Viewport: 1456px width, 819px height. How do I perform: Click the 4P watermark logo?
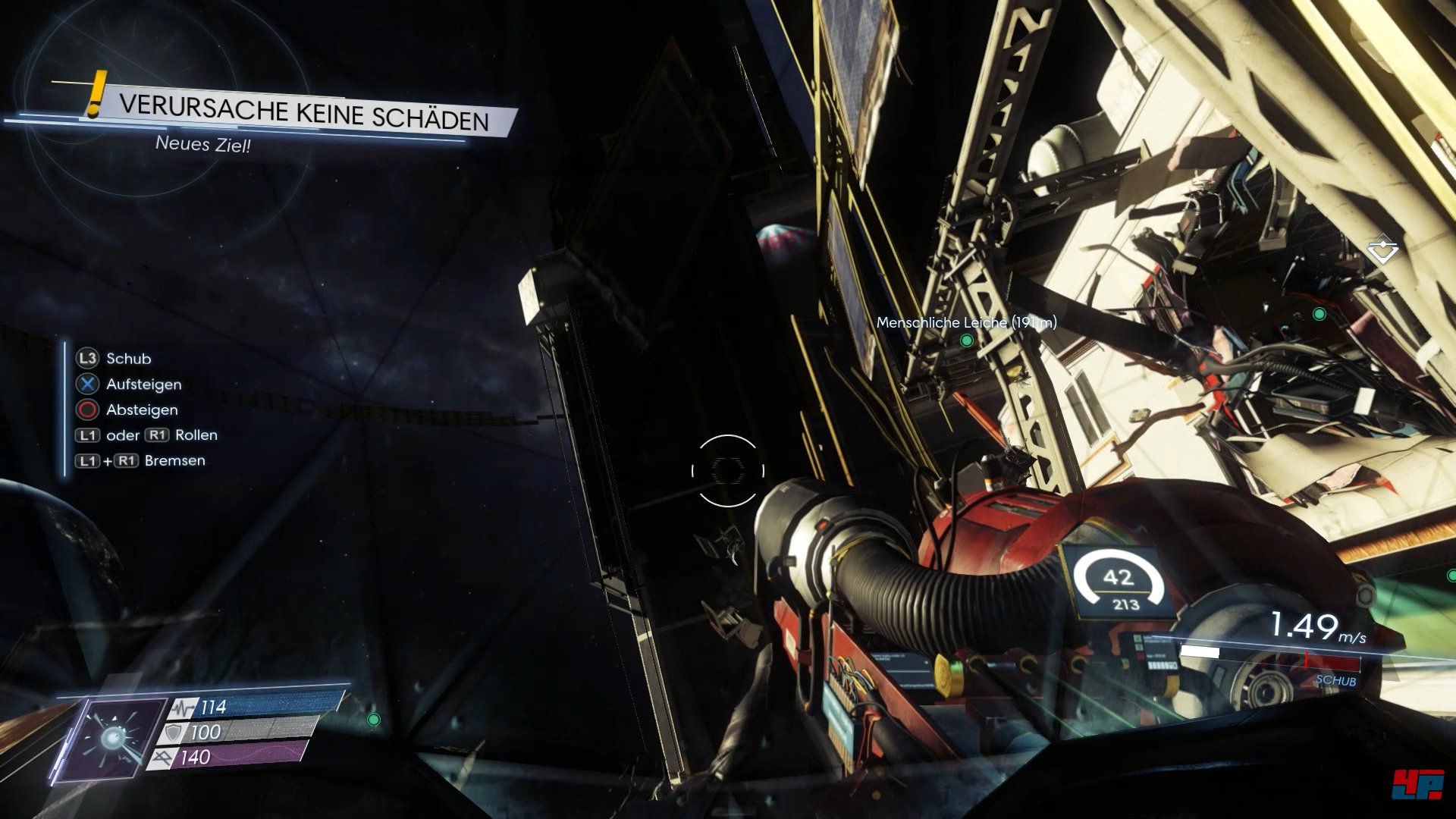[1417, 784]
